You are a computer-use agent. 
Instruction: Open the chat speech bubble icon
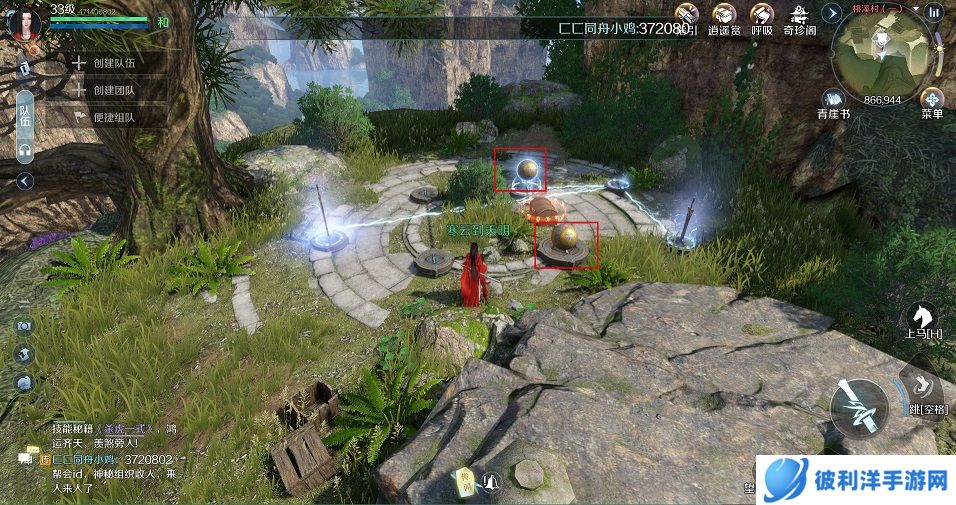point(26,457)
